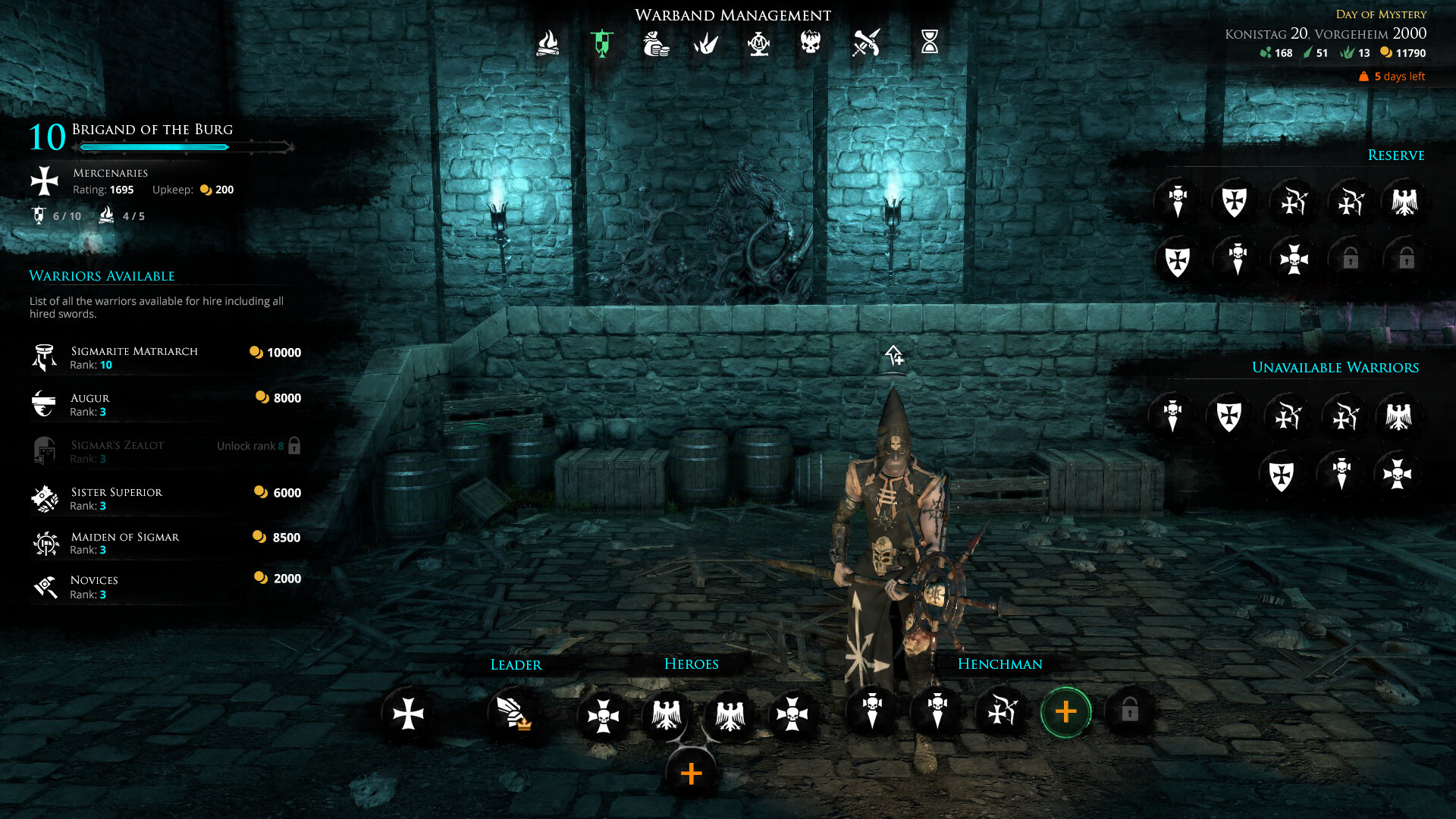Click the level-up arrow above the warrior

pyautogui.click(x=894, y=355)
